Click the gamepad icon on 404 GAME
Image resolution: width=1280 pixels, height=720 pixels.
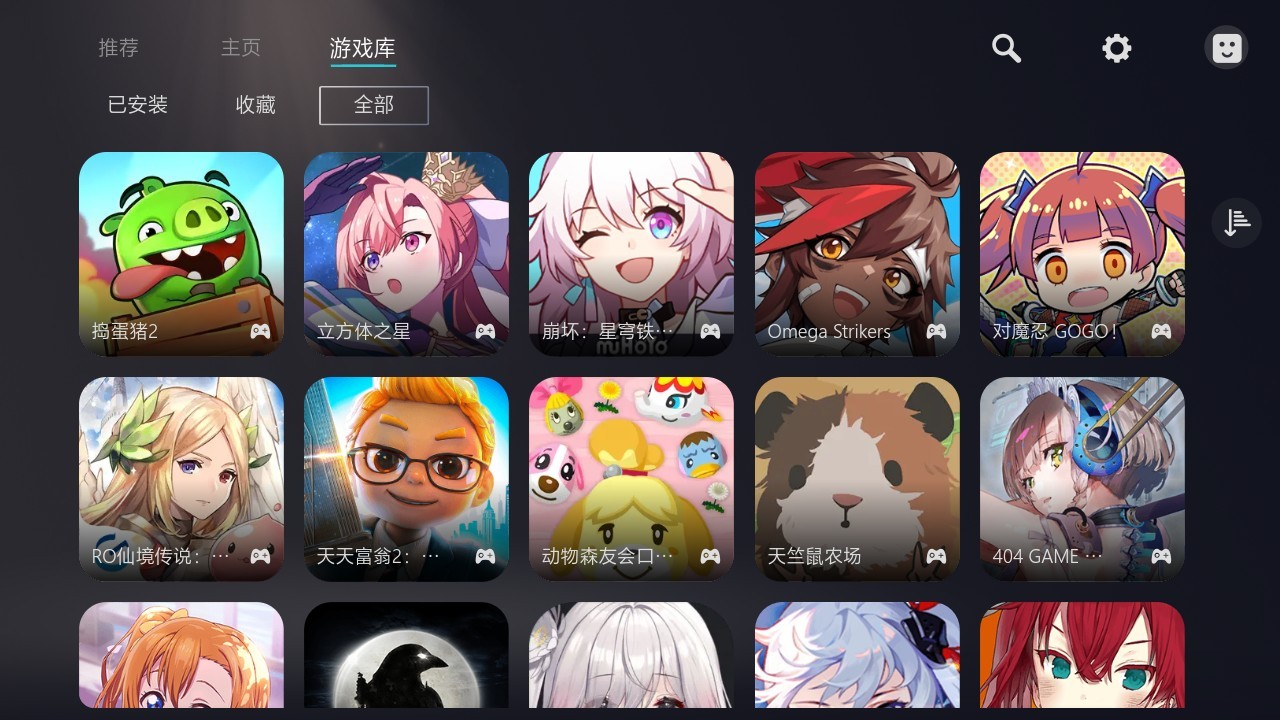pos(1160,556)
